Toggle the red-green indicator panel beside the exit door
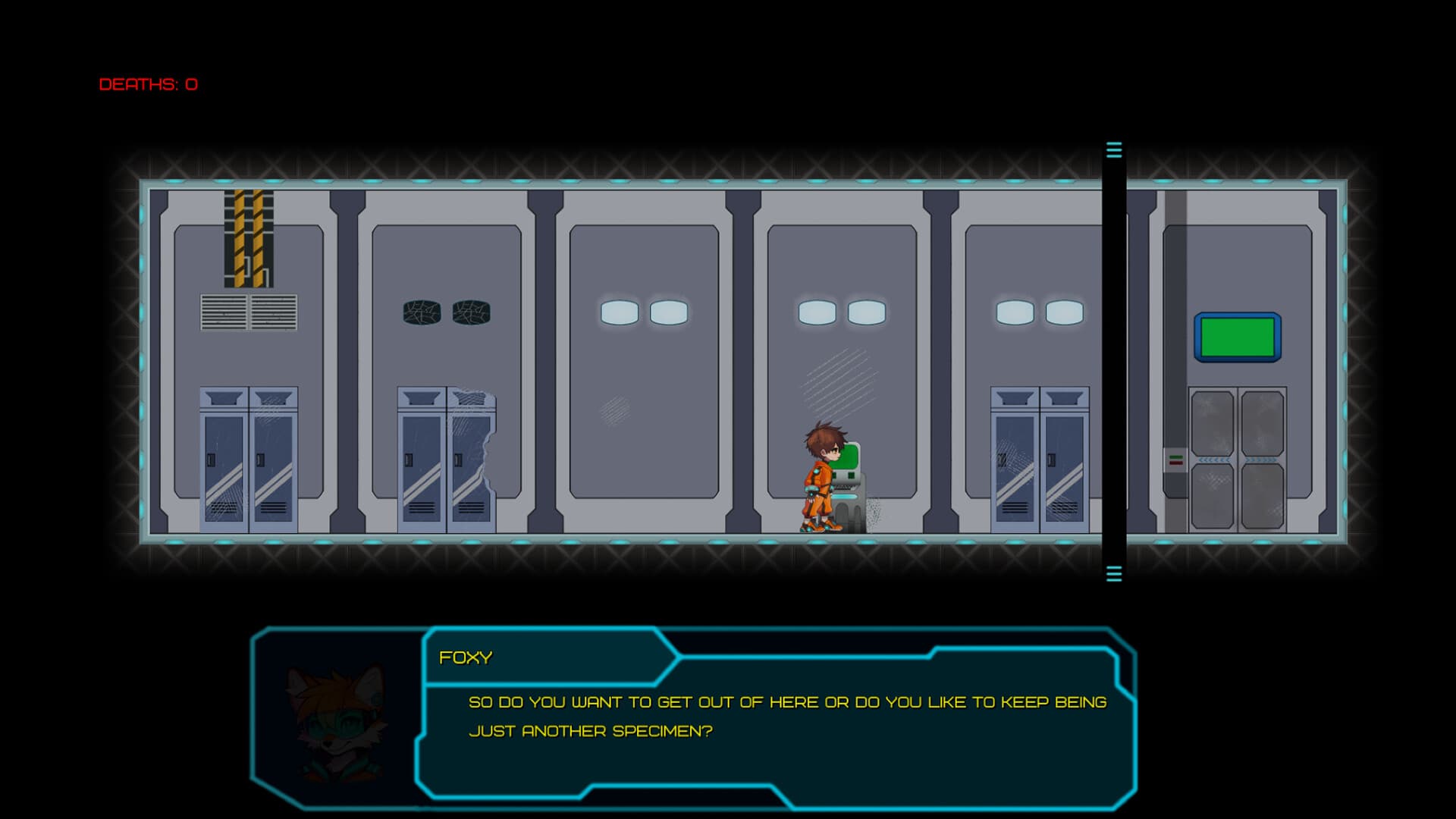This screenshot has height=819, width=1456. coord(1175,460)
